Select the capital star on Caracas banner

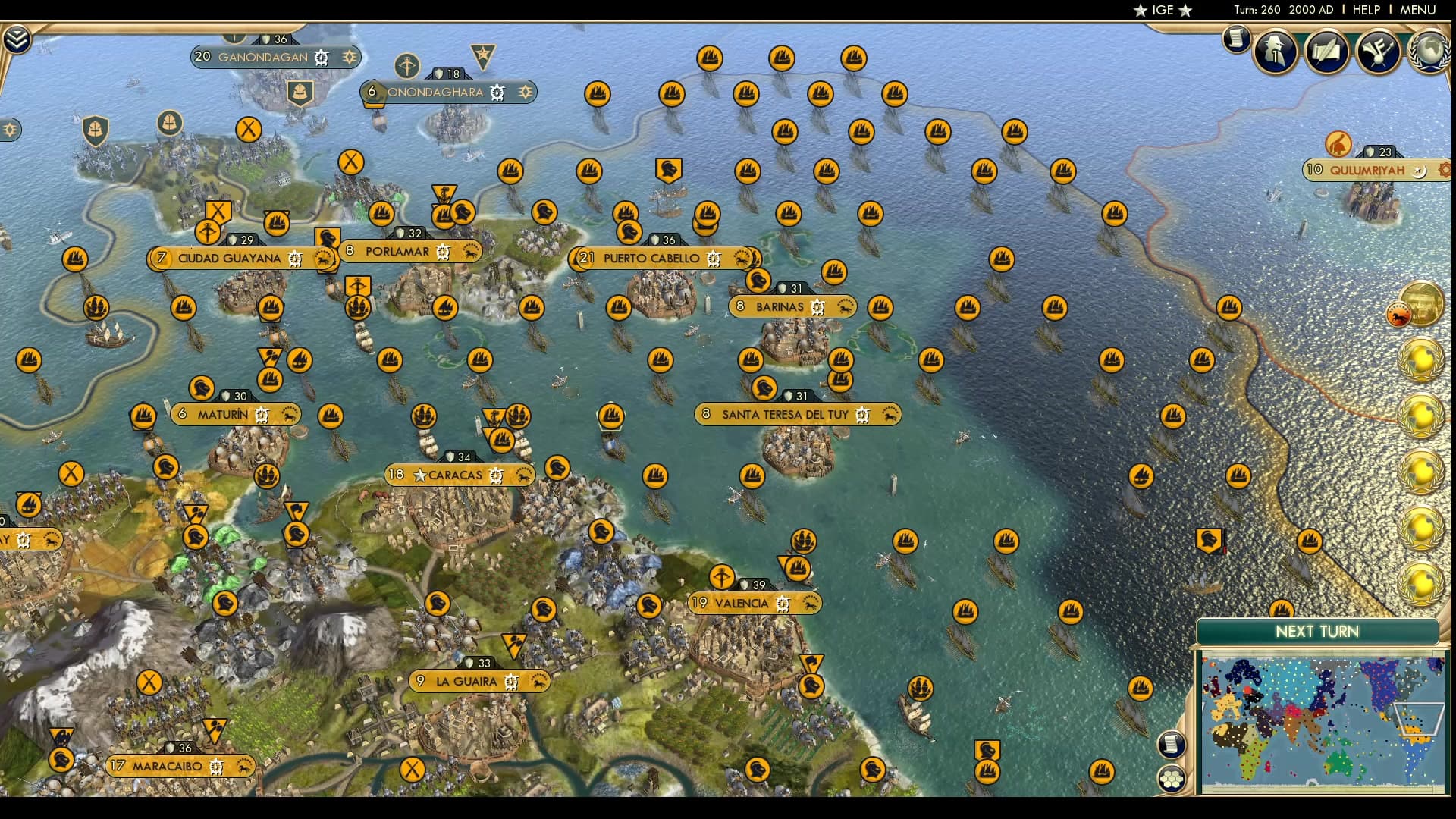pyautogui.click(x=420, y=474)
